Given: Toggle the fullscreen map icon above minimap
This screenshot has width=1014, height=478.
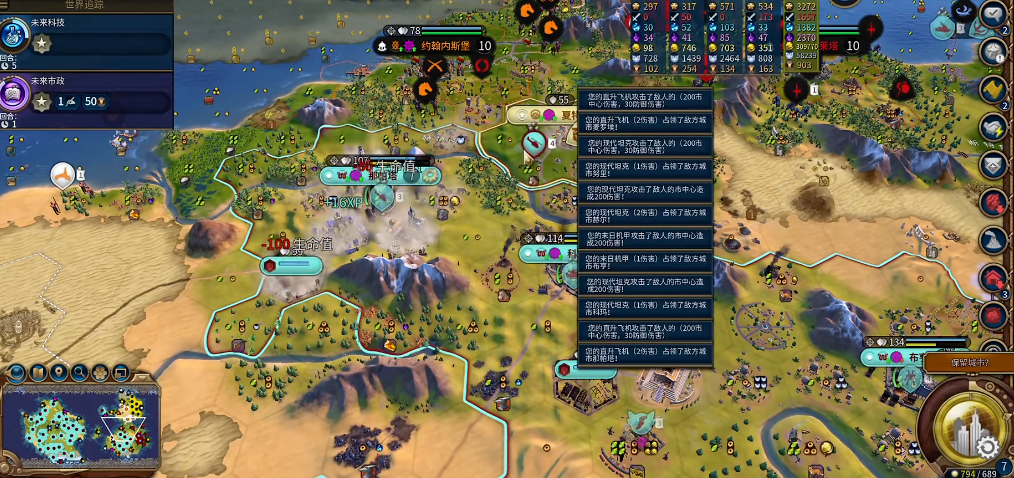Looking at the screenshot, I should pos(121,373).
